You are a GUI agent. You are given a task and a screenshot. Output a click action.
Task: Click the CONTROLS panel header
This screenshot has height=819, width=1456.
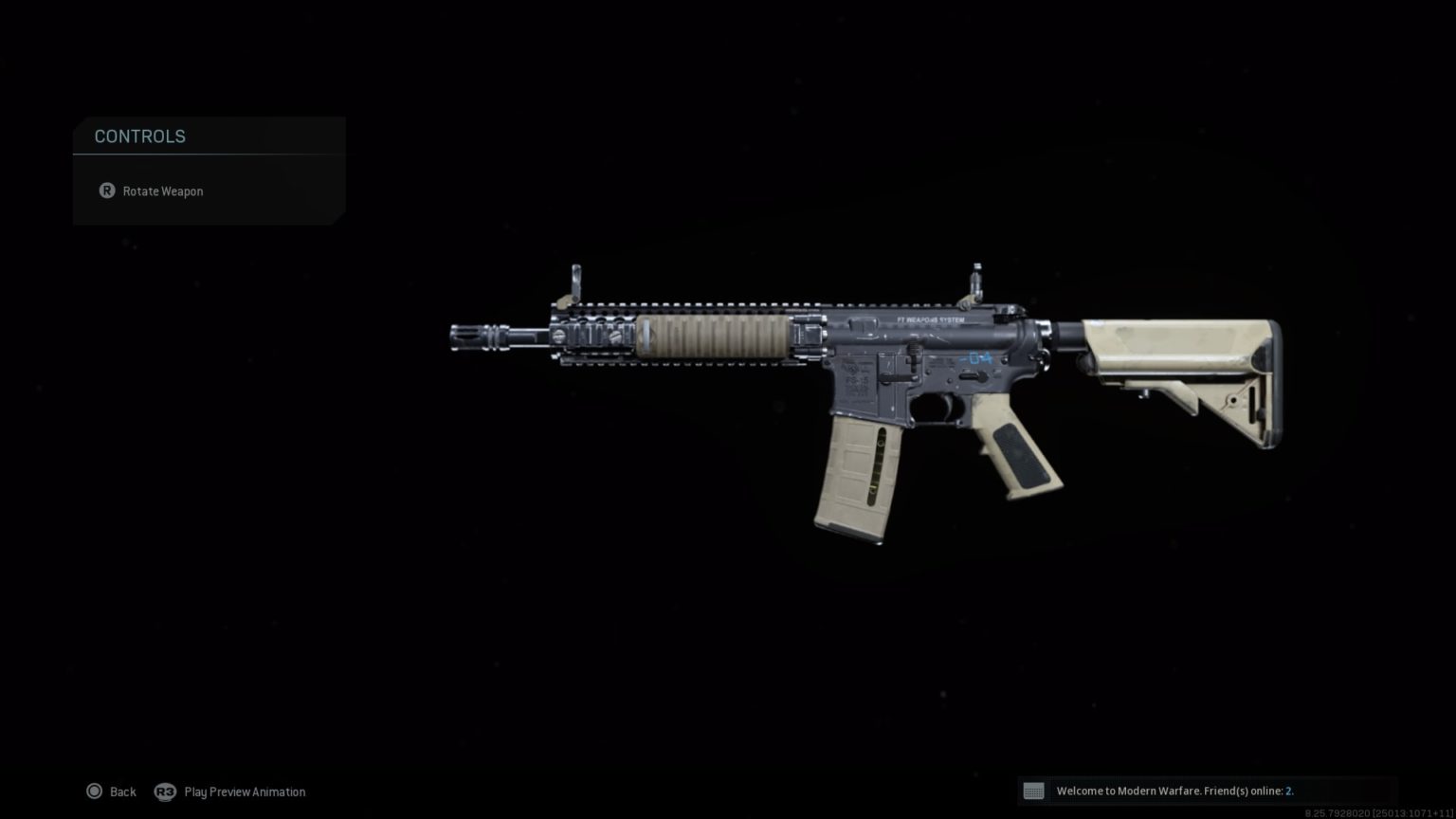(x=139, y=136)
